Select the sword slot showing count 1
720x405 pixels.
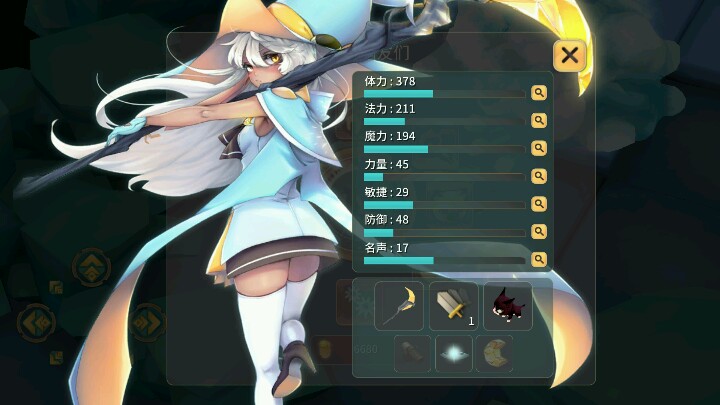[454, 306]
